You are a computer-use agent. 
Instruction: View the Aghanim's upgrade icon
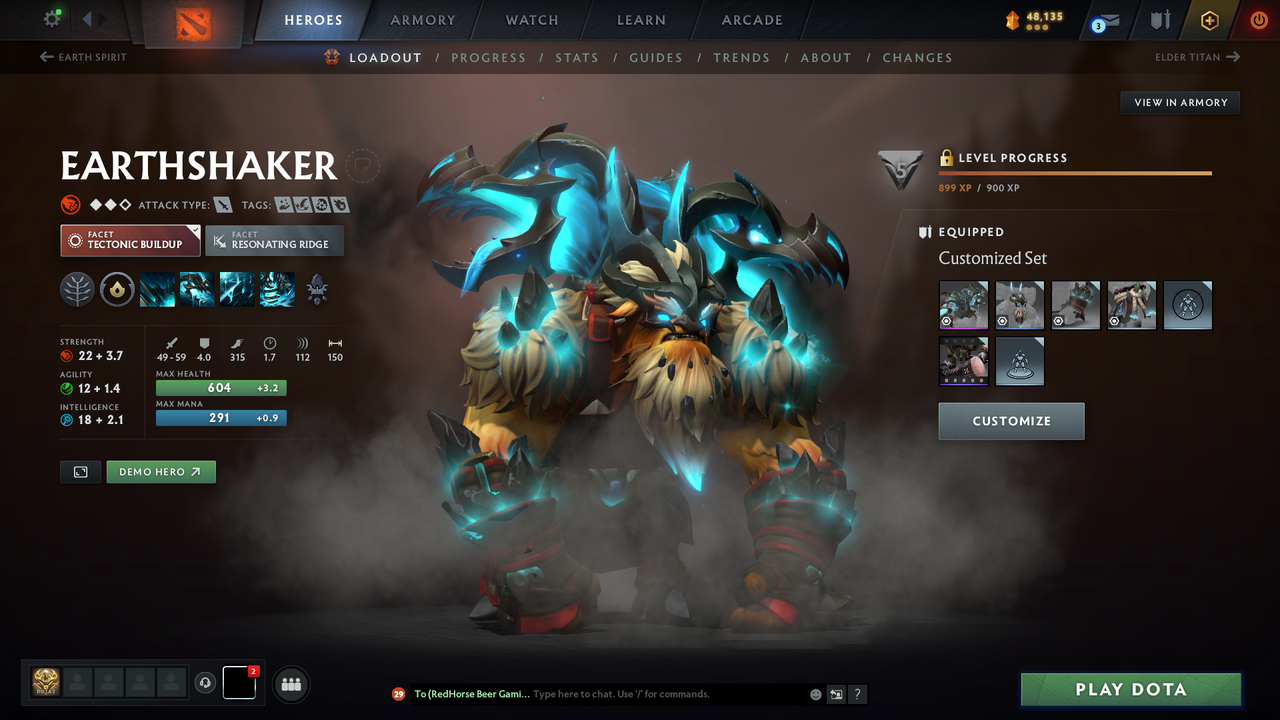(316, 290)
